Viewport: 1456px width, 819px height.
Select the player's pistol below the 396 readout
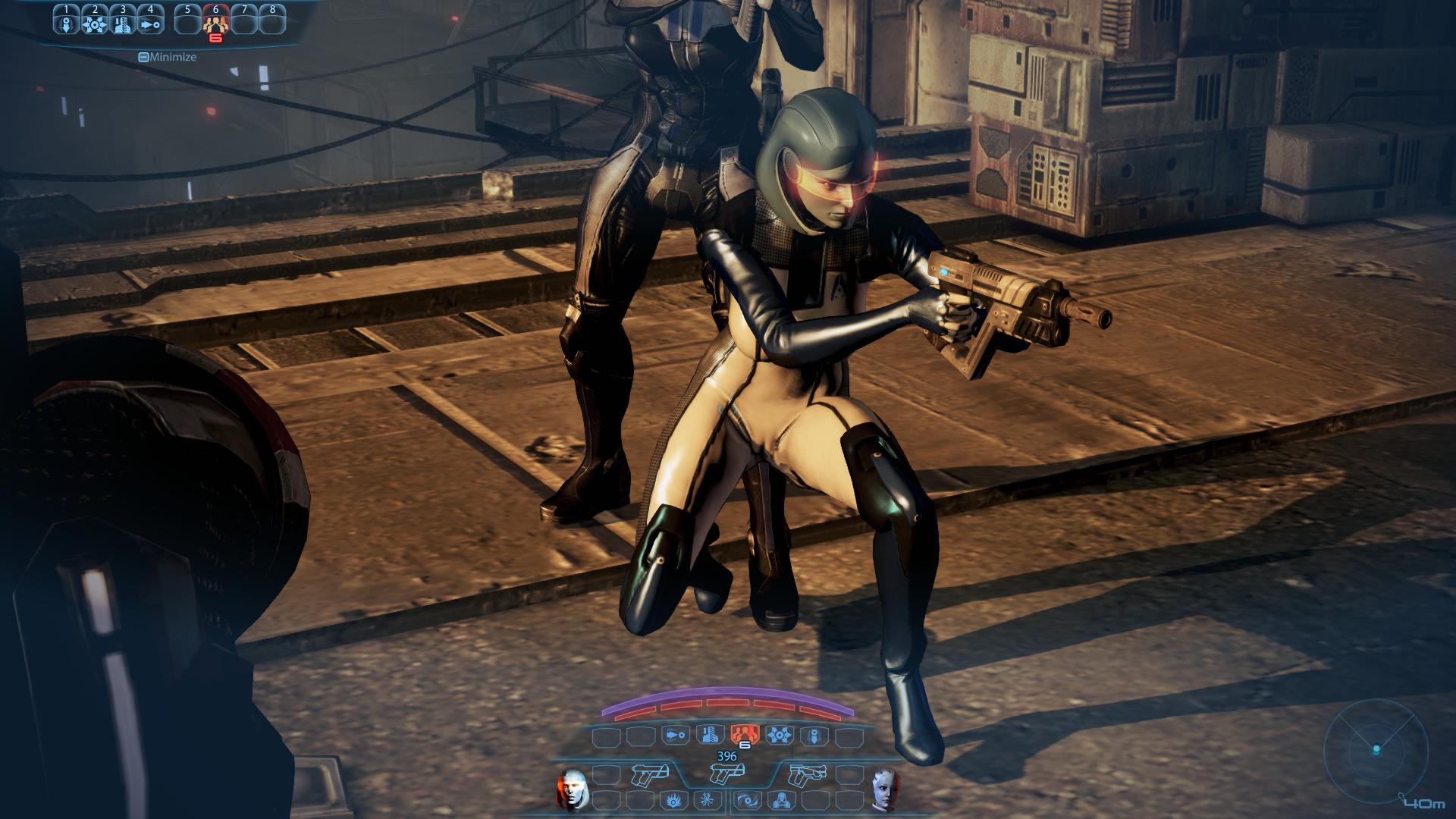(x=726, y=774)
